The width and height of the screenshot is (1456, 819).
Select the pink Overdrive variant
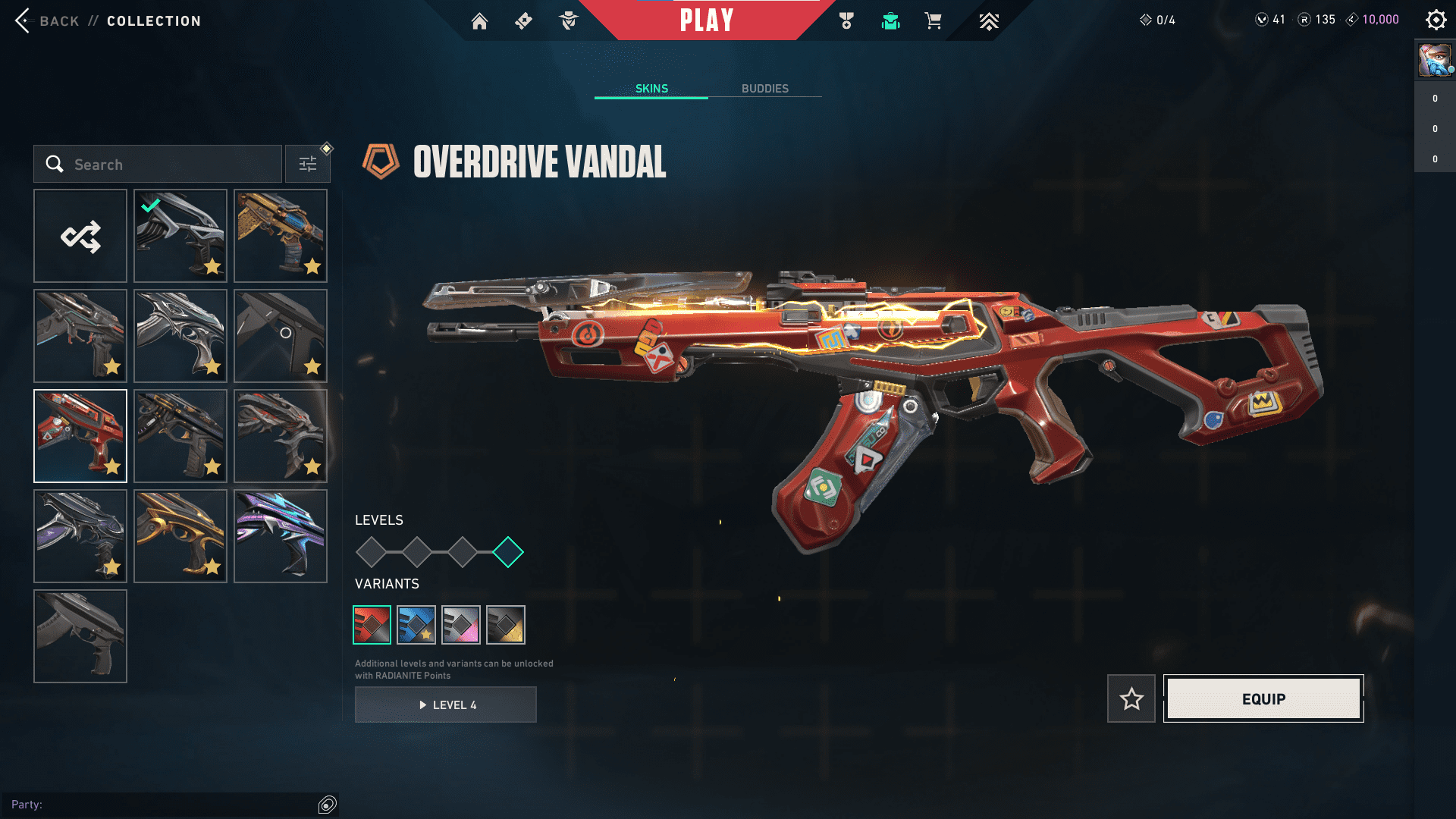[461, 625]
